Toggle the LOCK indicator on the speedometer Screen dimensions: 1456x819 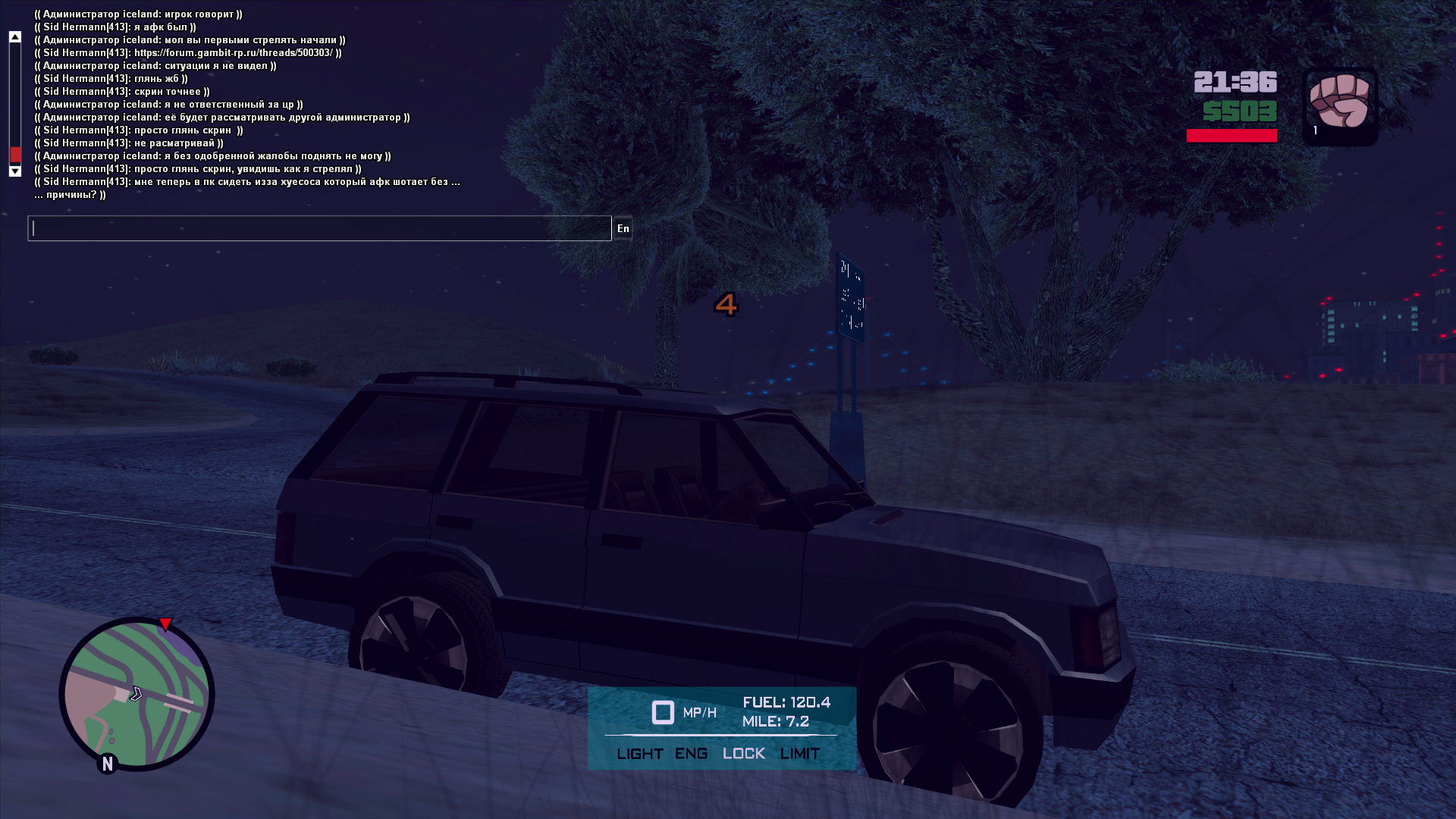click(743, 754)
